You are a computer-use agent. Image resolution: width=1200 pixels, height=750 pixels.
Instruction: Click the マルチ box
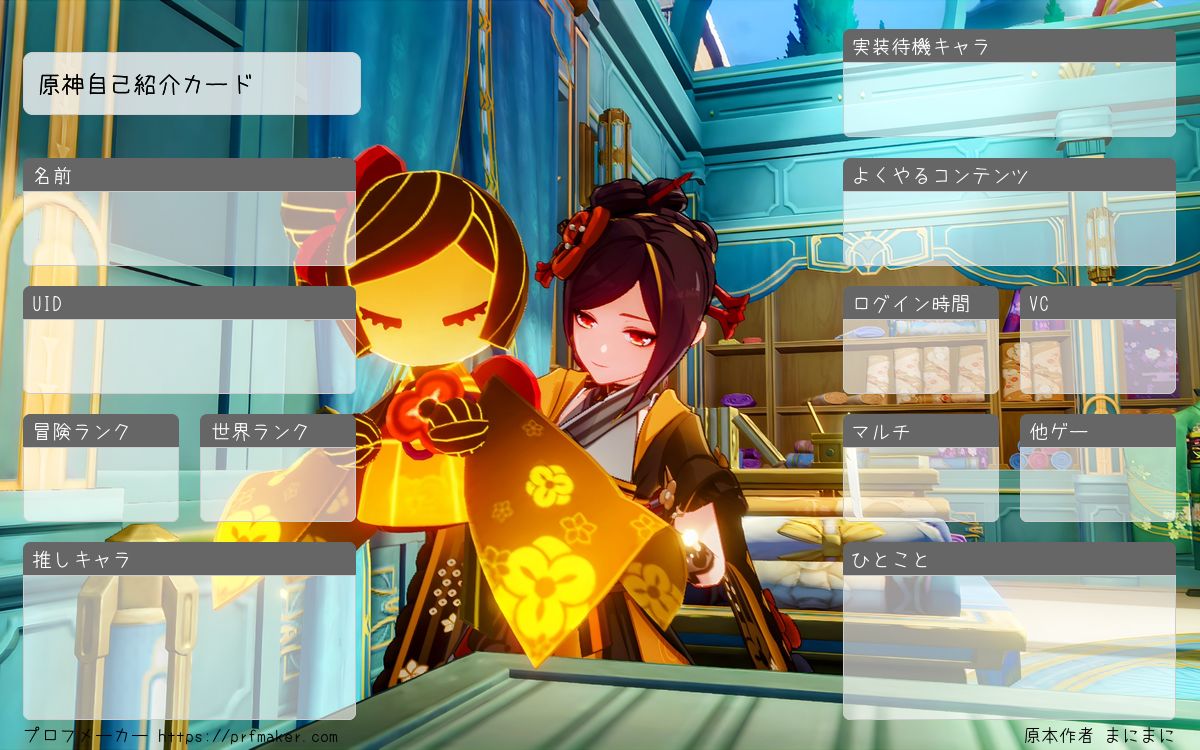click(921, 484)
